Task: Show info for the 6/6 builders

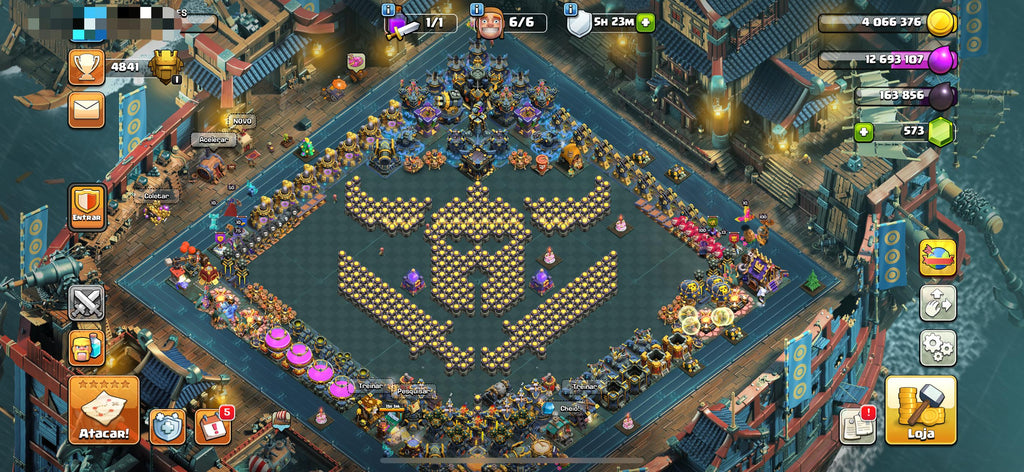Action: click(475, 10)
